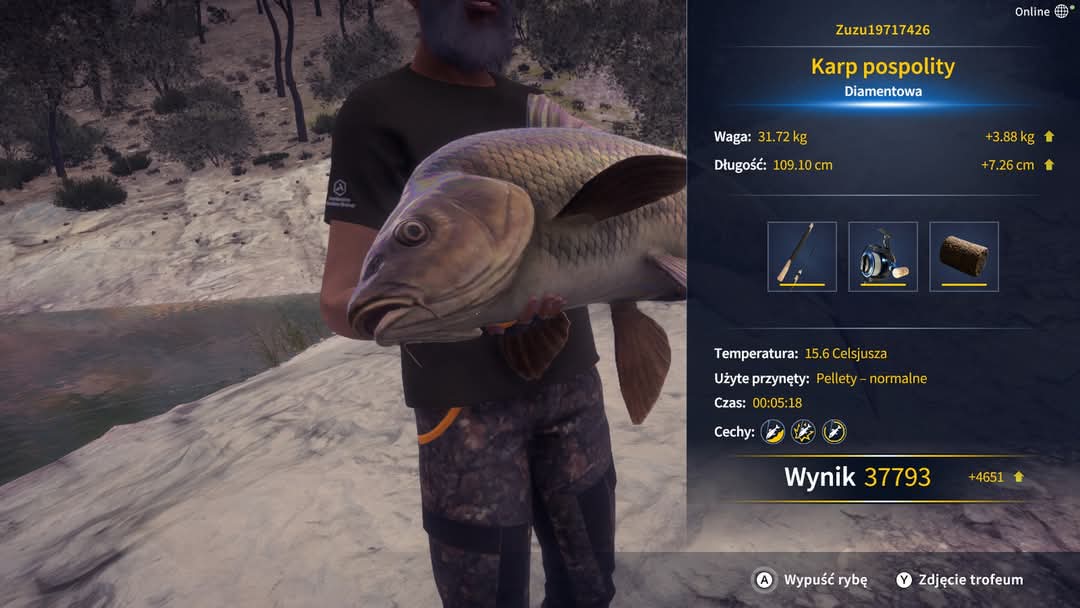This screenshot has height=608, width=1080.
Task: Select the fishing rod equipment slot
Action: point(802,257)
